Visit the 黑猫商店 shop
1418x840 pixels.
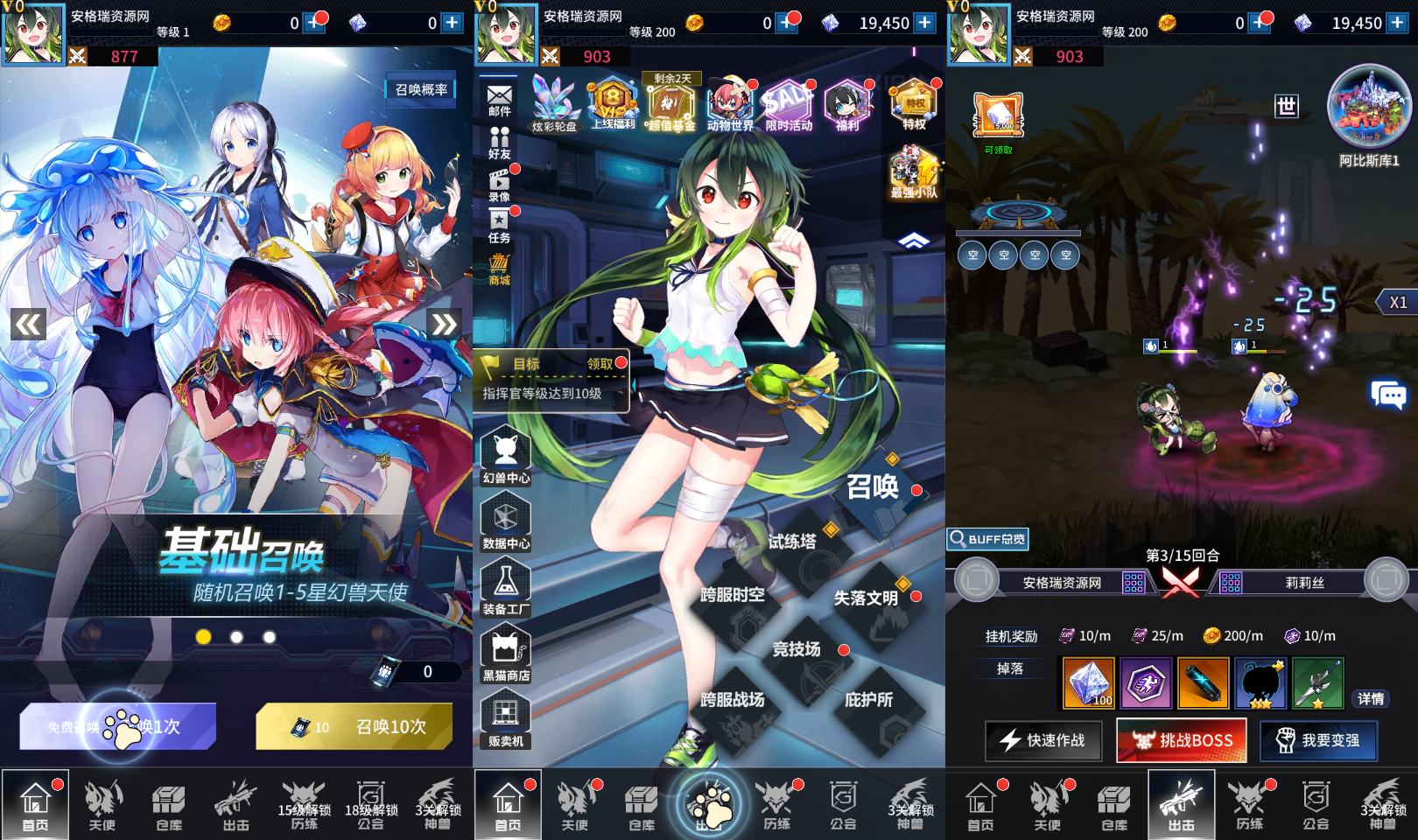click(x=506, y=647)
